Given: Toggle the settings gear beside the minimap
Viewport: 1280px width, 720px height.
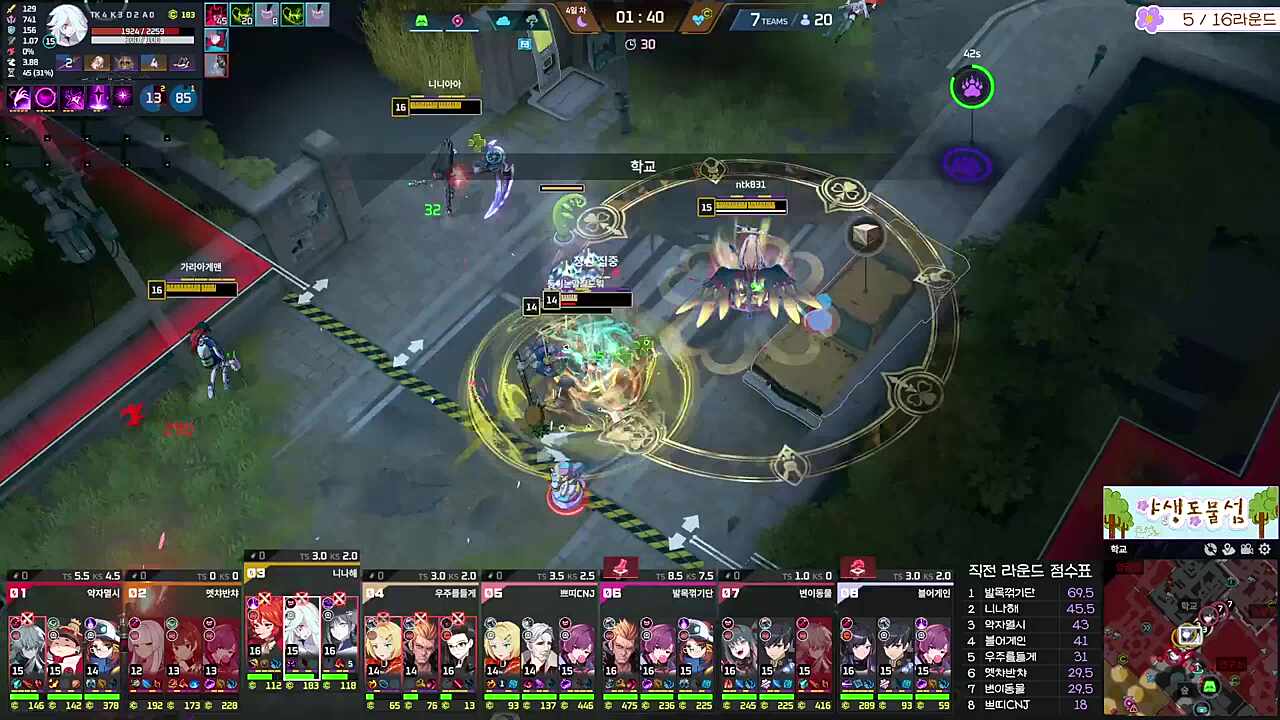Looking at the screenshot, I should (1264, 550).
